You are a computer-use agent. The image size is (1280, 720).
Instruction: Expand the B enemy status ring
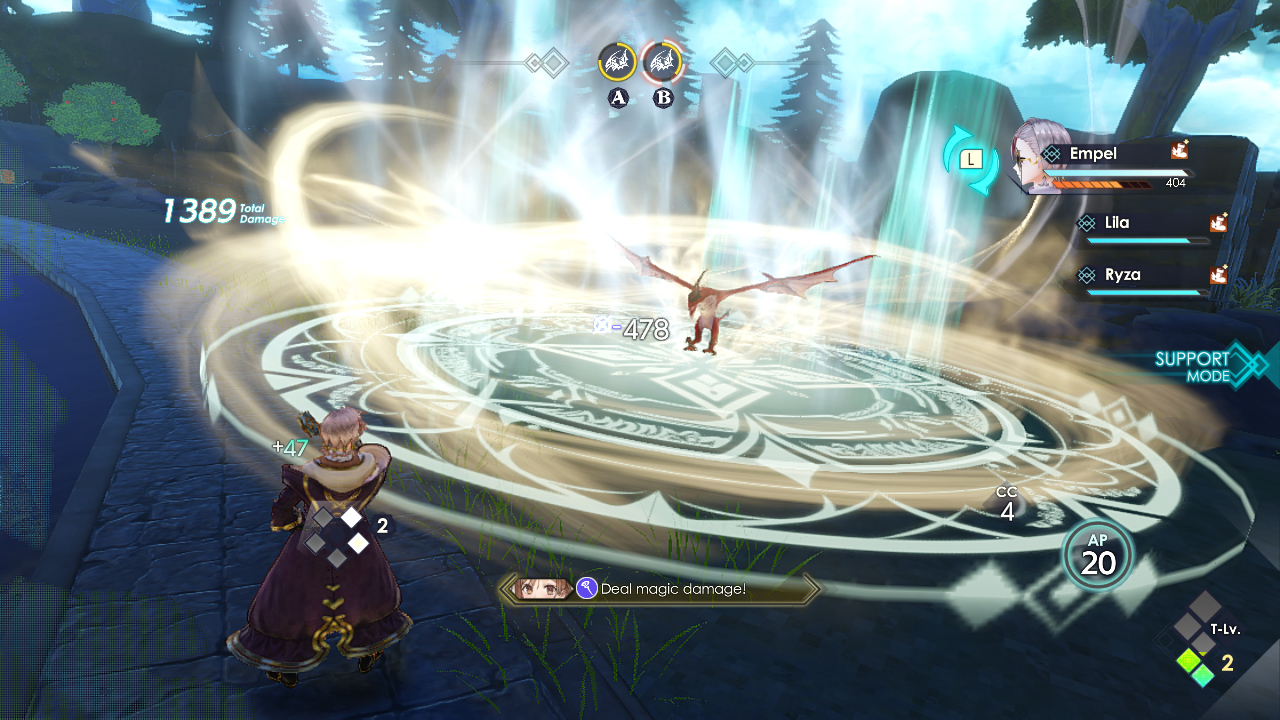pyautogui.click(x=661, y=60)
